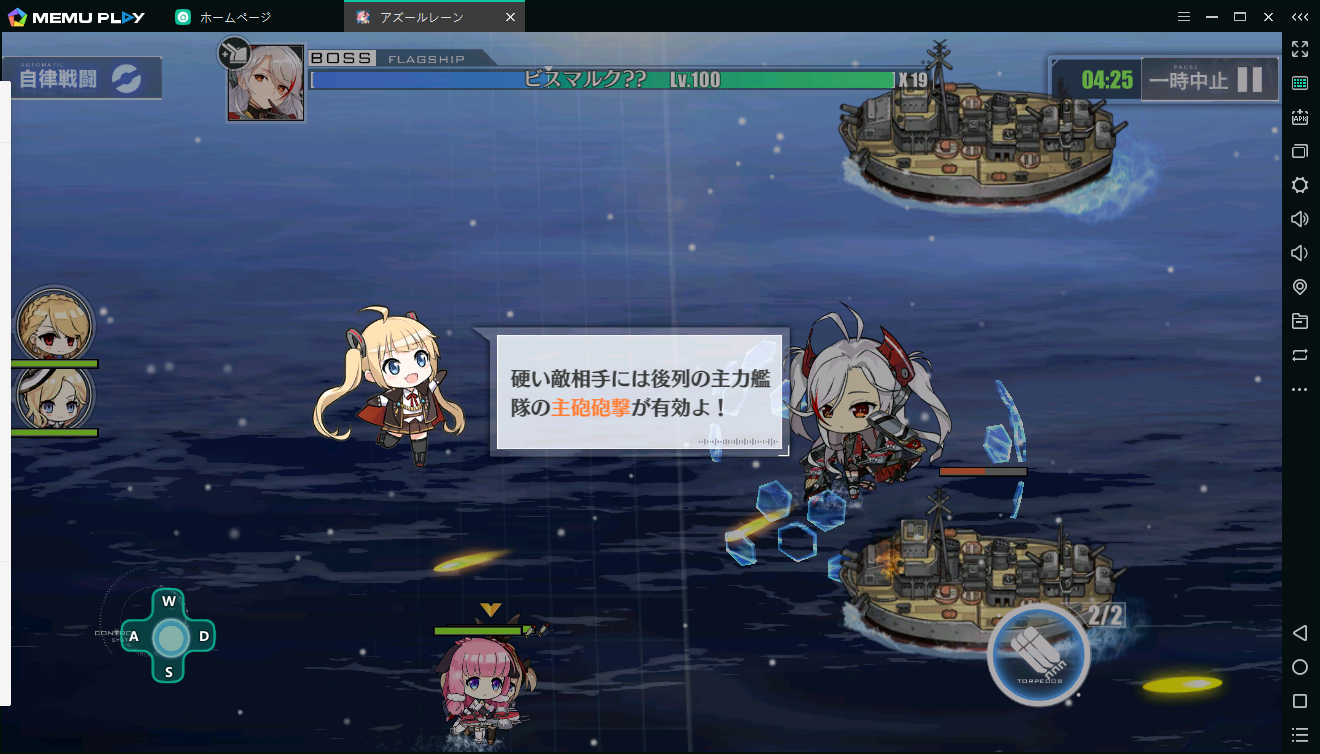Open MEmu emulator settings gear
Screen dimensions: 1320x754
pos(1299,185)
